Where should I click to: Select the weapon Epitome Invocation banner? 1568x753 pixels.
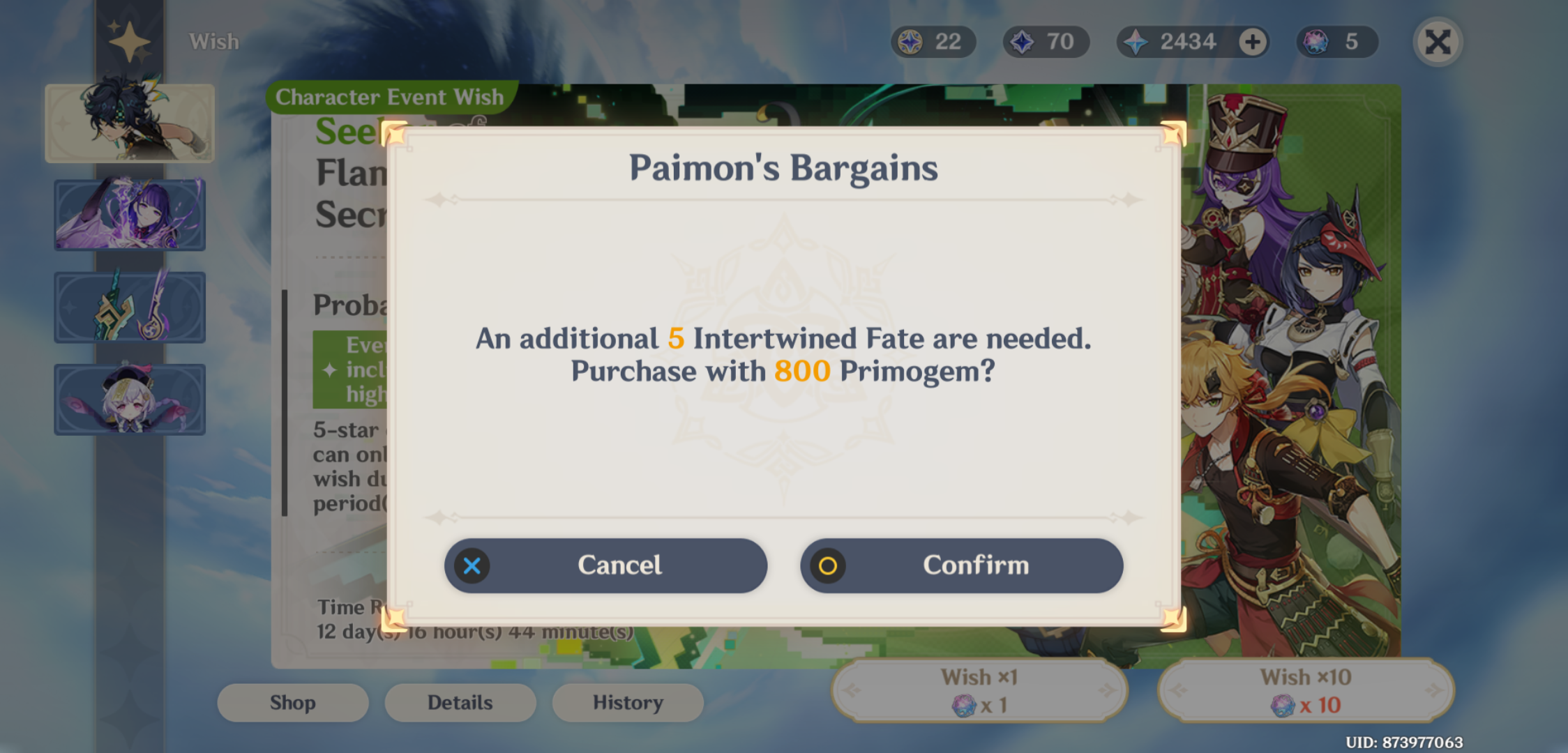pyautogui.click(x=130, y=307)
